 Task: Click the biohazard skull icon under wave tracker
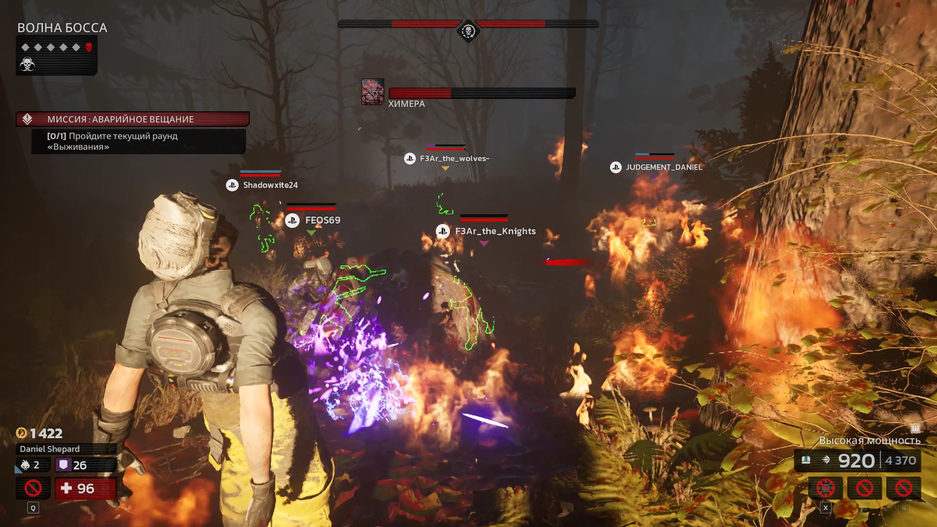pos(28,64)
